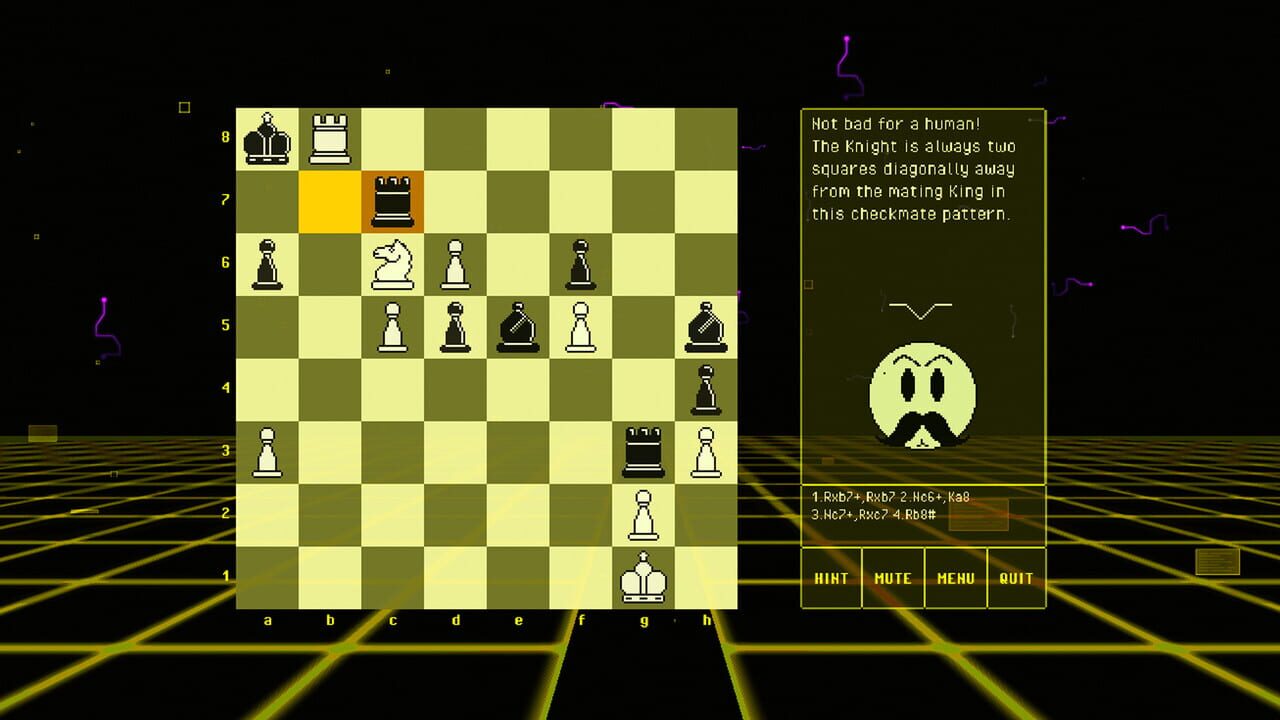Screen dimensions: 1280x720
Task: Select the white pawn on g2
Action: 643,515
